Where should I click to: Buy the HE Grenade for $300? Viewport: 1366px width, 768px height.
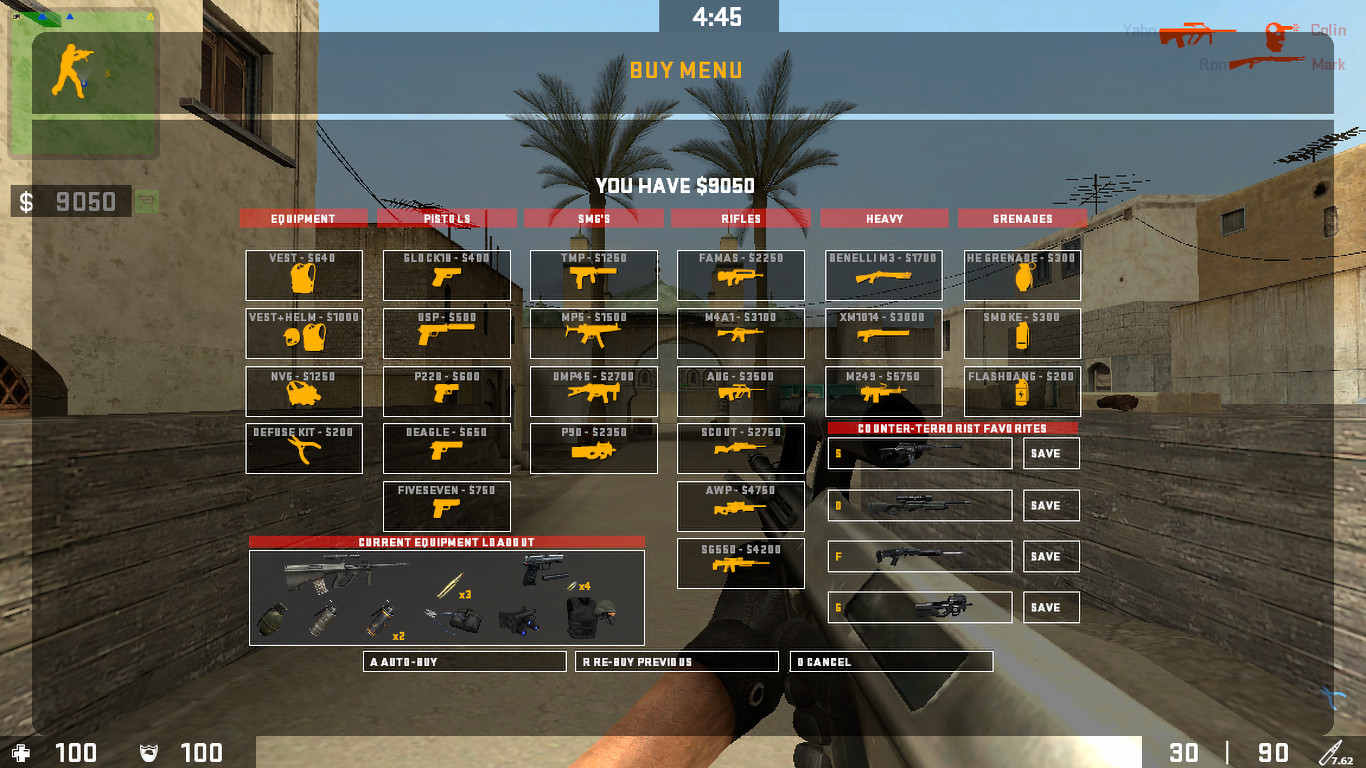[1021, 276]
